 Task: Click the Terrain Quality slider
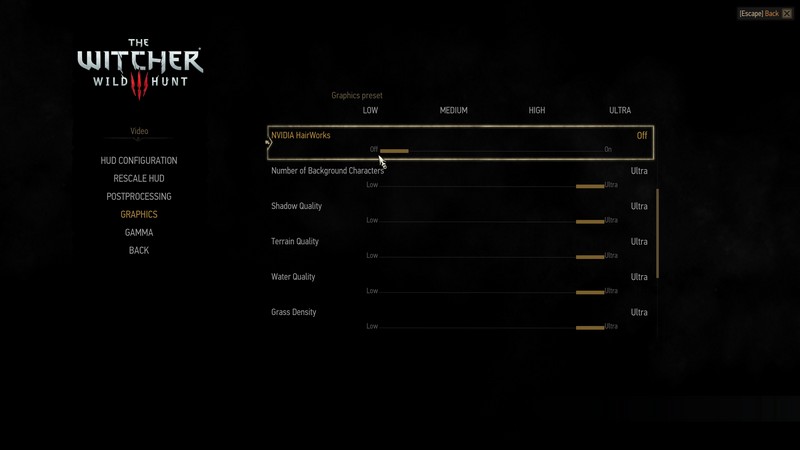(491, 257)
